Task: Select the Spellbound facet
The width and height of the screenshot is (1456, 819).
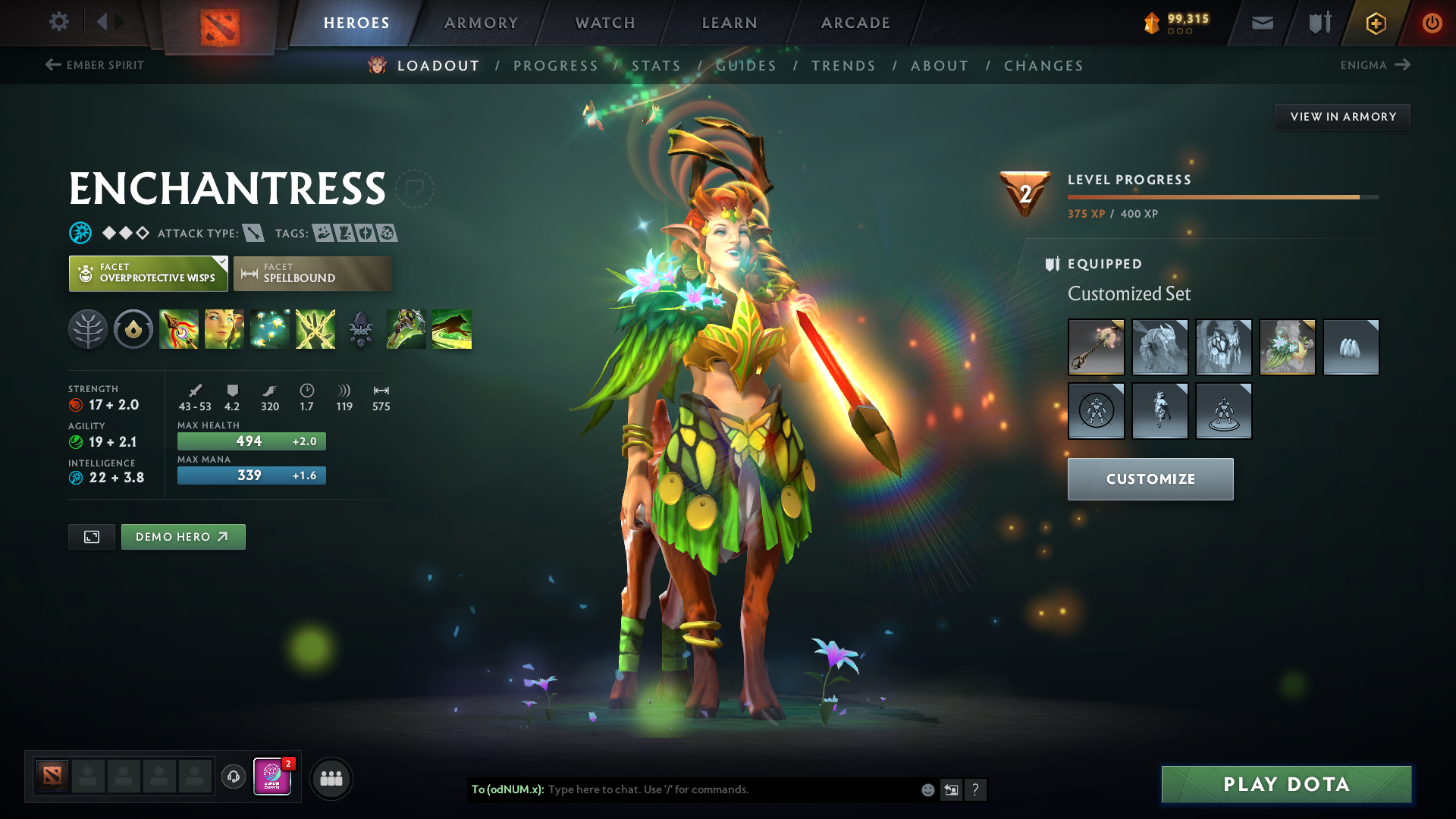Action: [312, 273]
